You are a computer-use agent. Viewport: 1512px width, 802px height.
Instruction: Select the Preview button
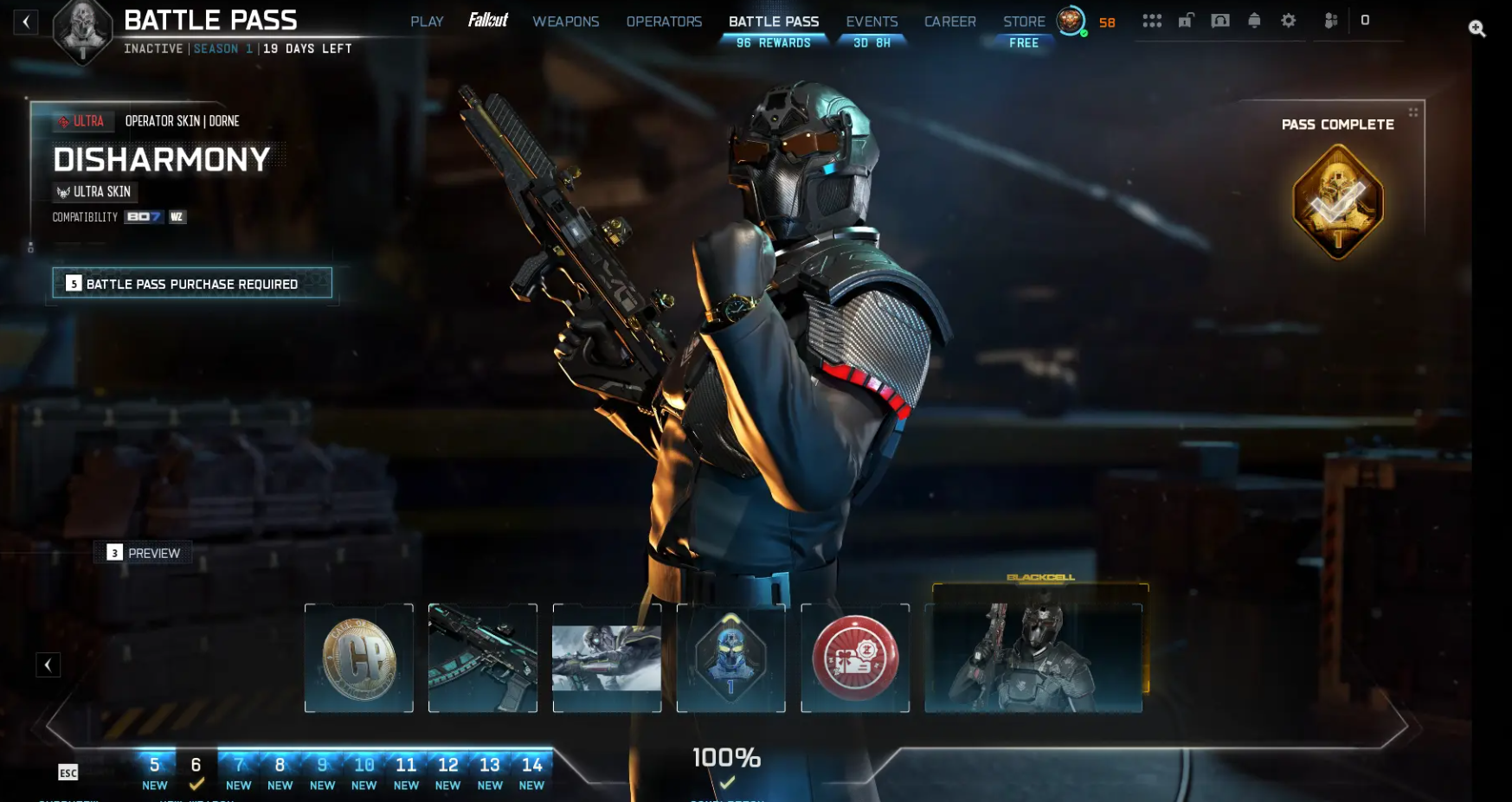(143, 553)
